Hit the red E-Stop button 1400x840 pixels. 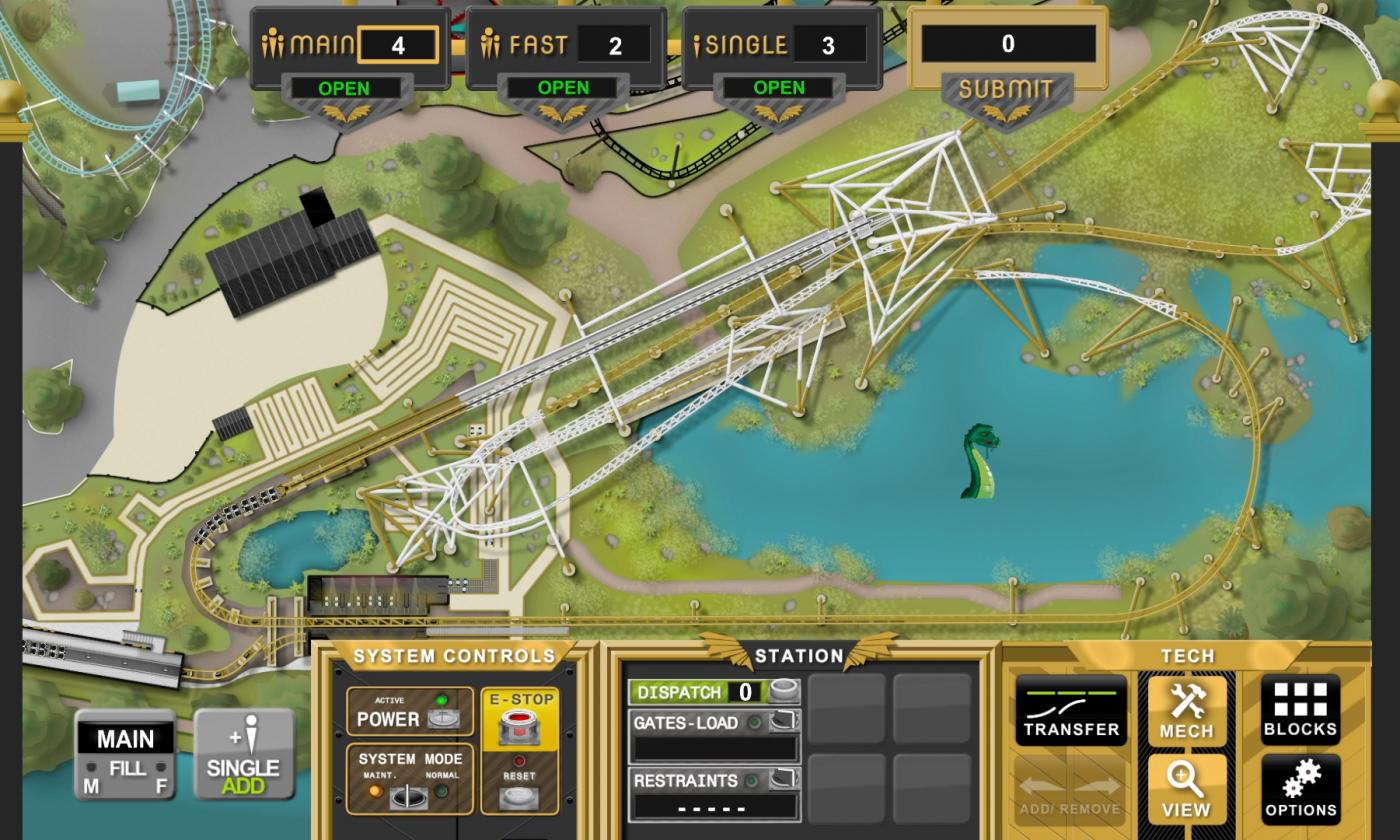(519, 726)
